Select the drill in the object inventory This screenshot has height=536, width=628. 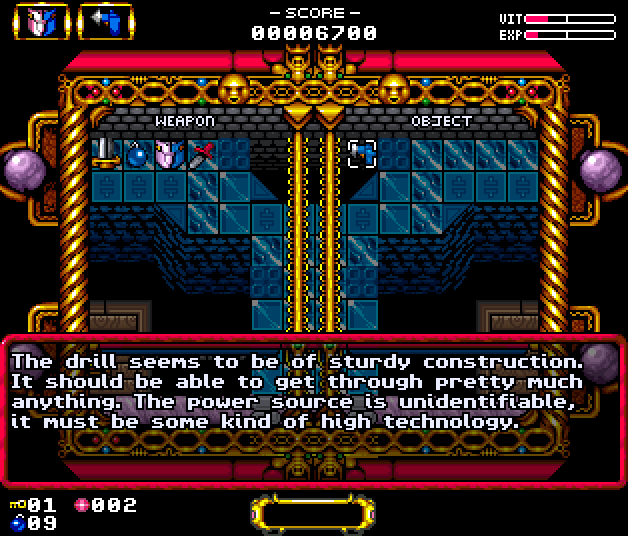[x=361, y=153]
